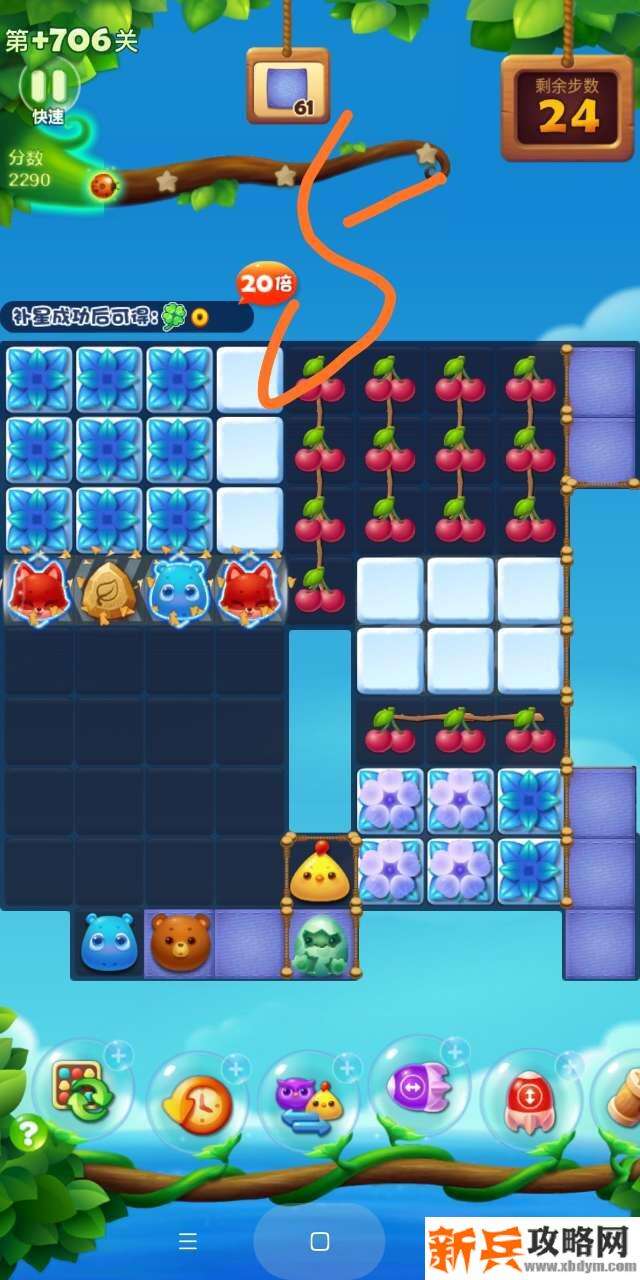Select the green frog in the bubble
This screenshot has height=1280, width=640.
coord(320,944)
